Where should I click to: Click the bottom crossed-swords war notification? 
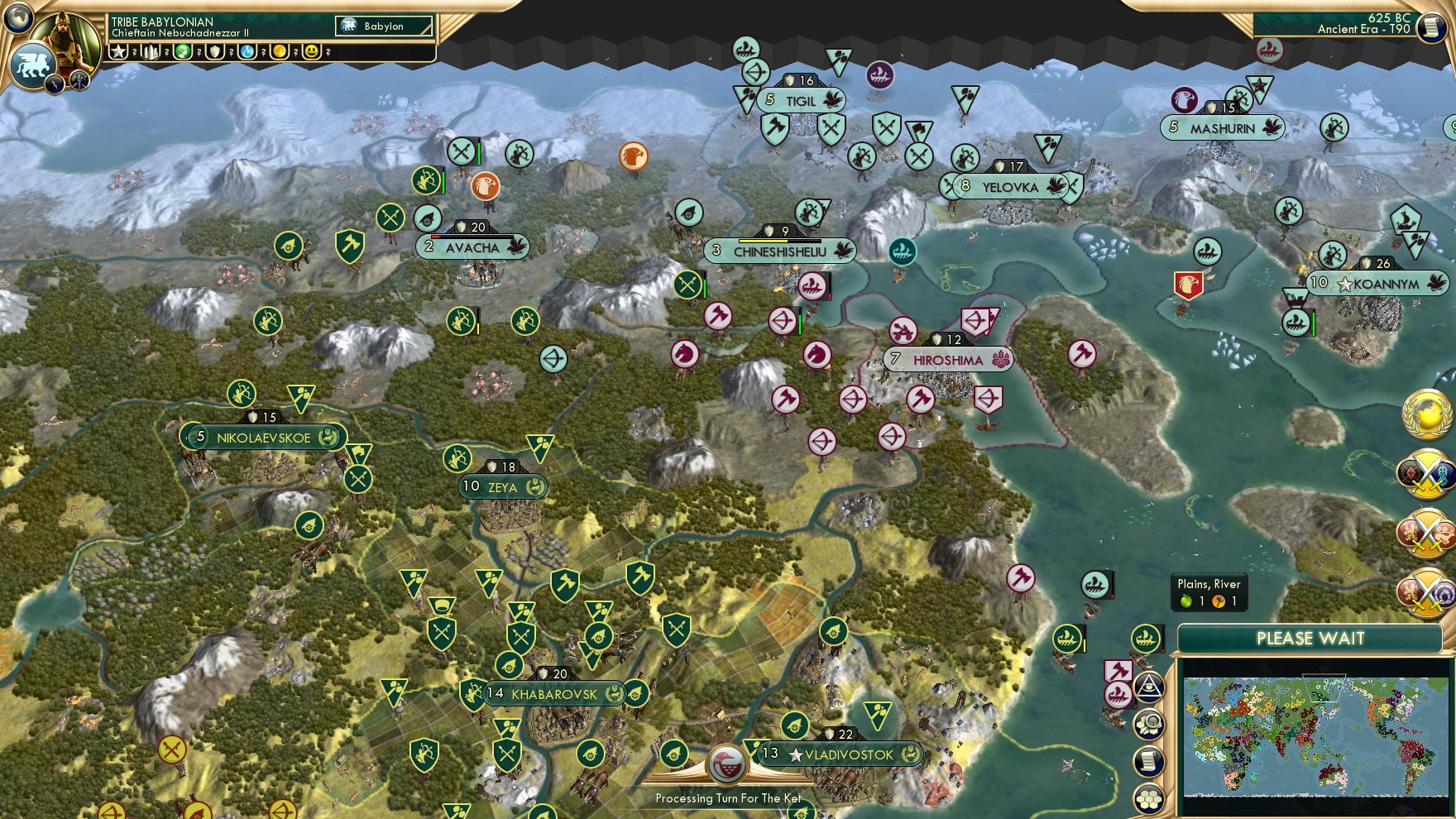[x=1426, y=589]
